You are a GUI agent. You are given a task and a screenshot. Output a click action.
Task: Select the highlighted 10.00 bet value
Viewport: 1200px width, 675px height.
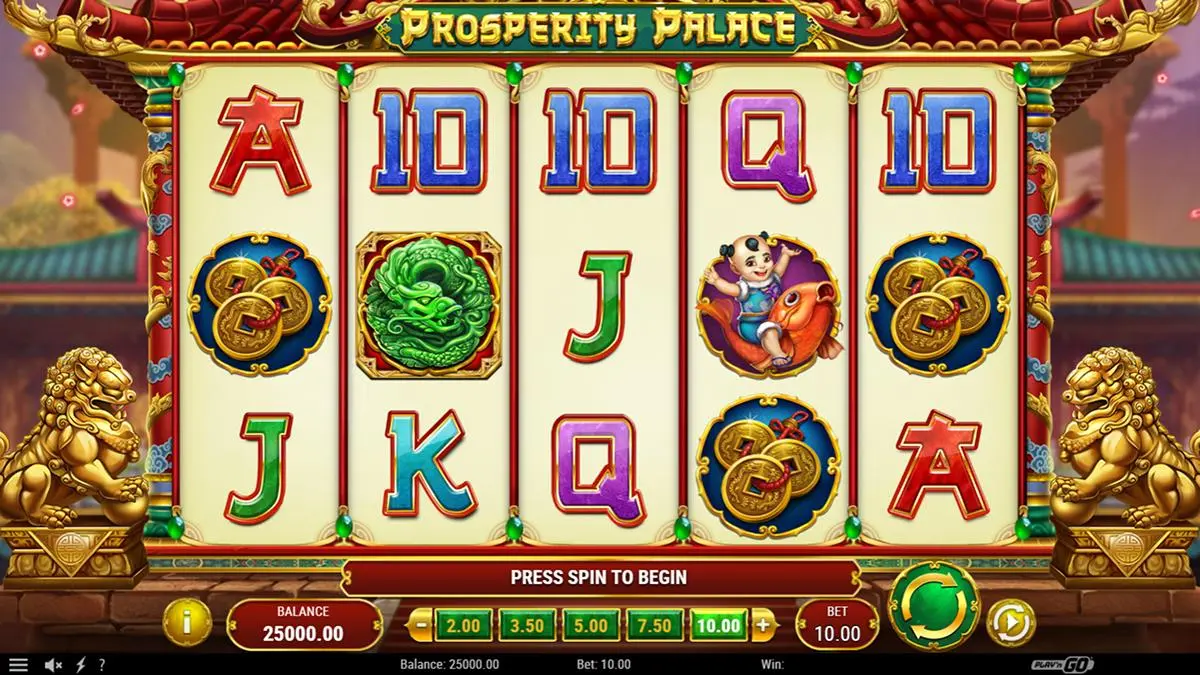pos(719,626)
